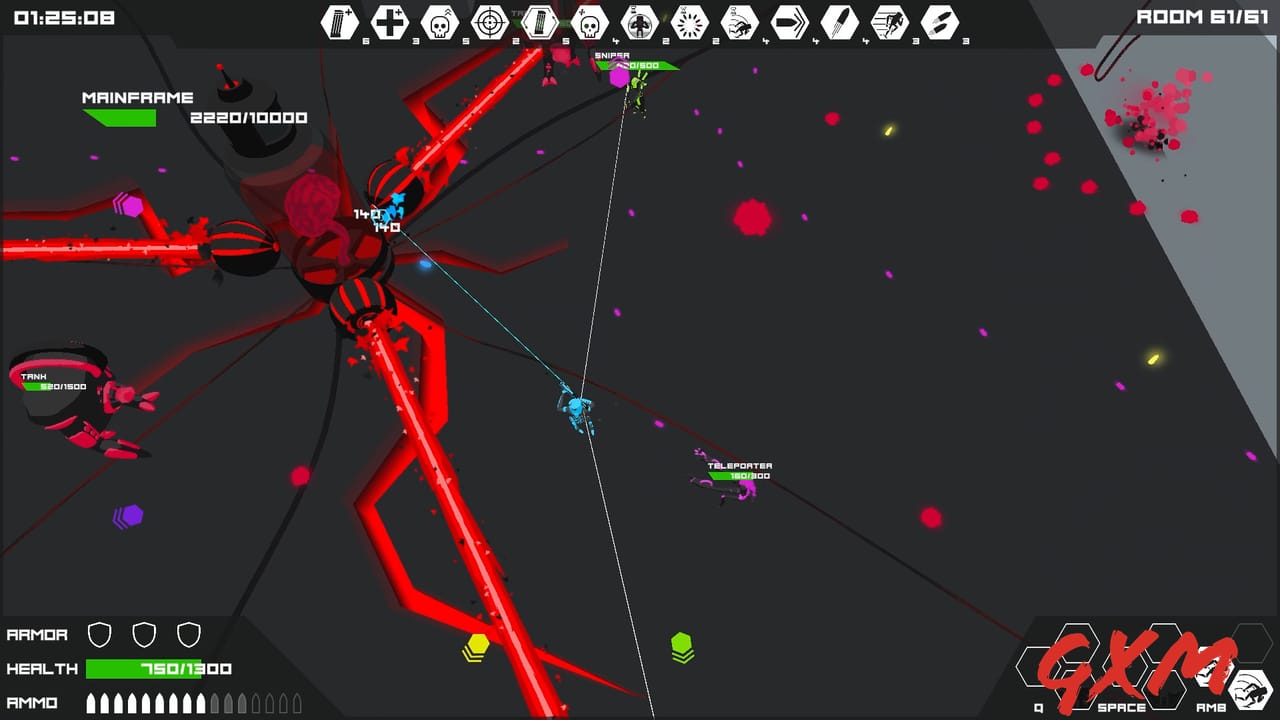The image size is (1280, 720).
Task: Click the MAINFRAME label text
Action: click(x=138, y=97)
